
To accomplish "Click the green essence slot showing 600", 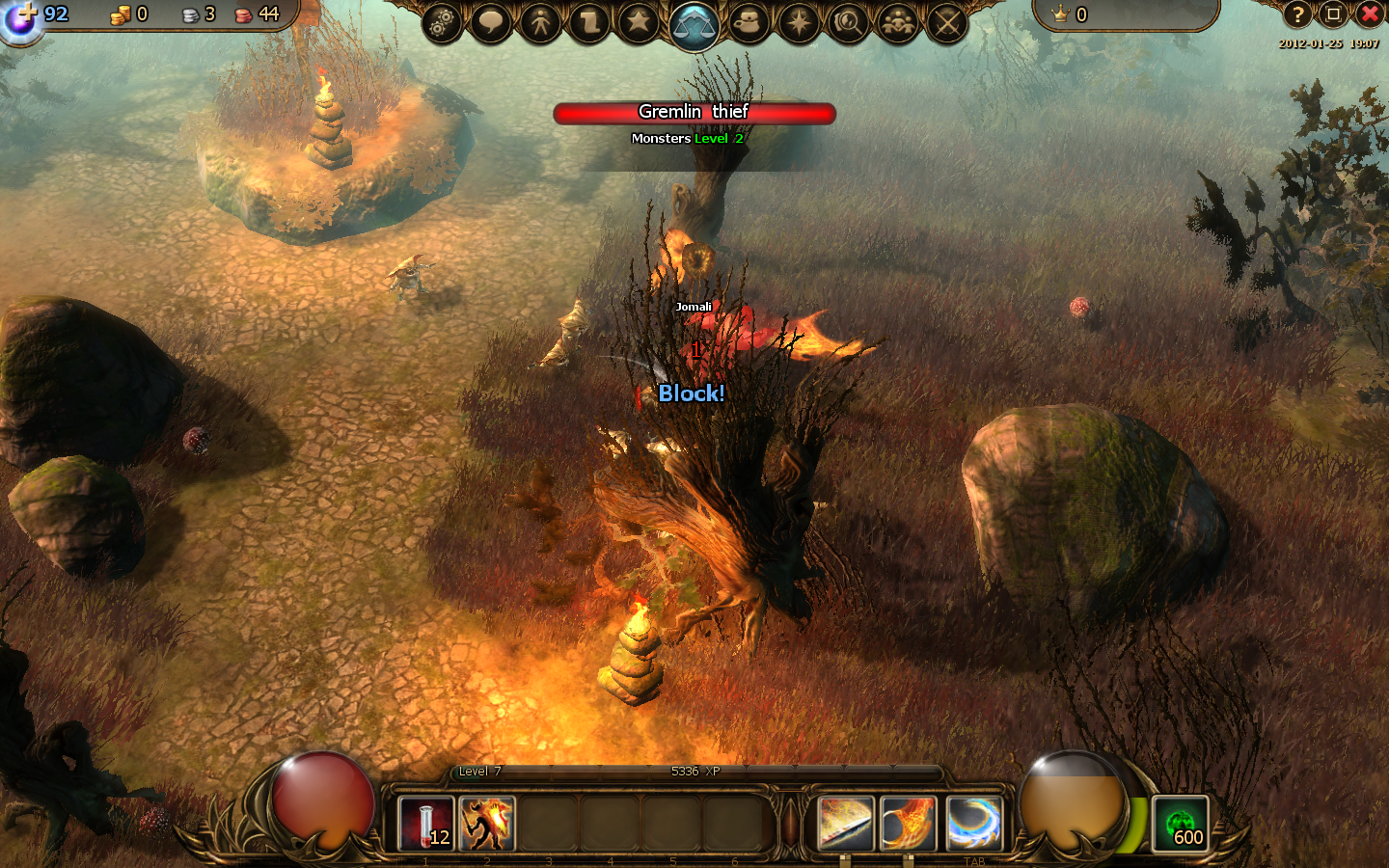I will click(x=1181, y=824).
